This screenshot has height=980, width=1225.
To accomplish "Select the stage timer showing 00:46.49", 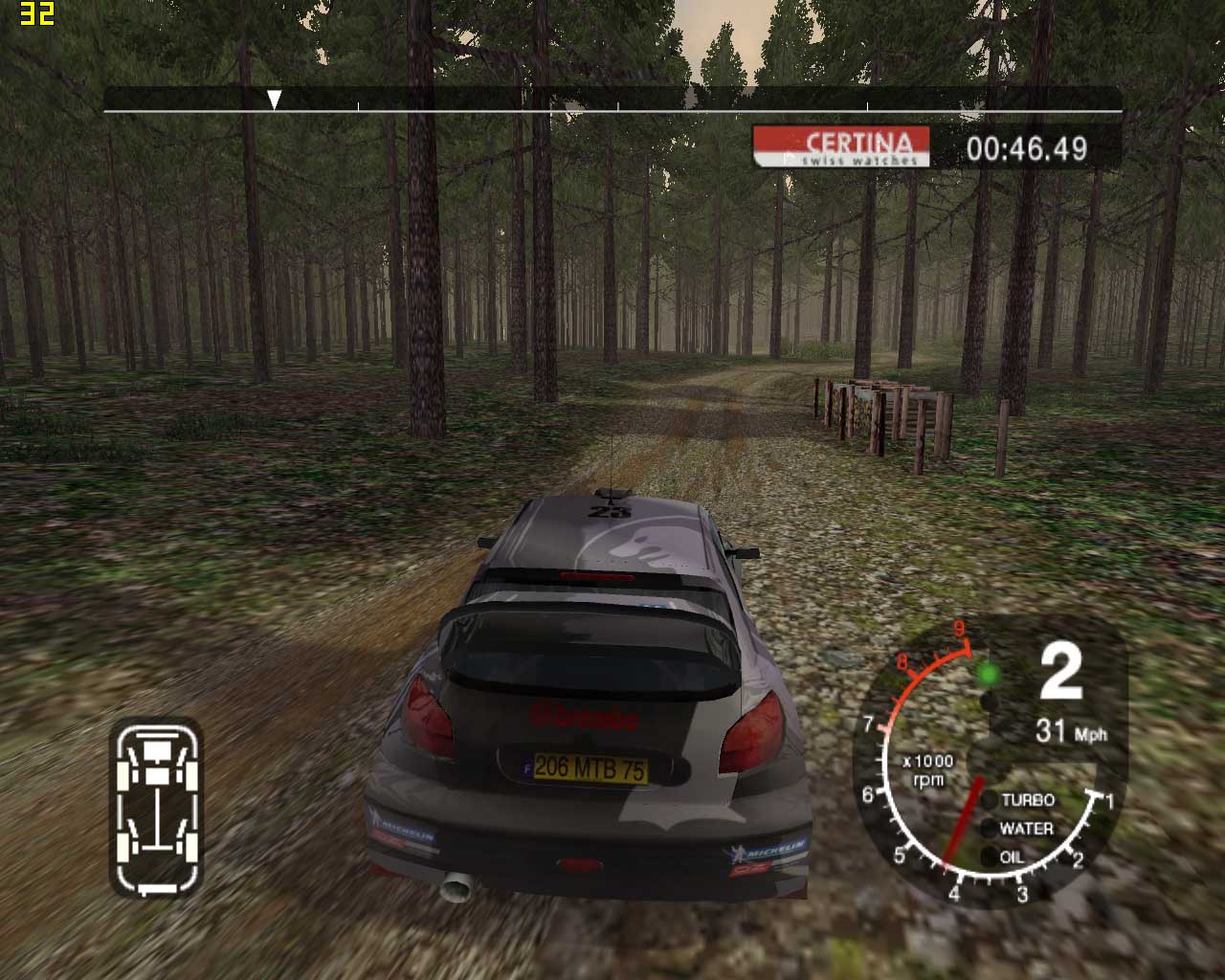I will pos(1026,148).
